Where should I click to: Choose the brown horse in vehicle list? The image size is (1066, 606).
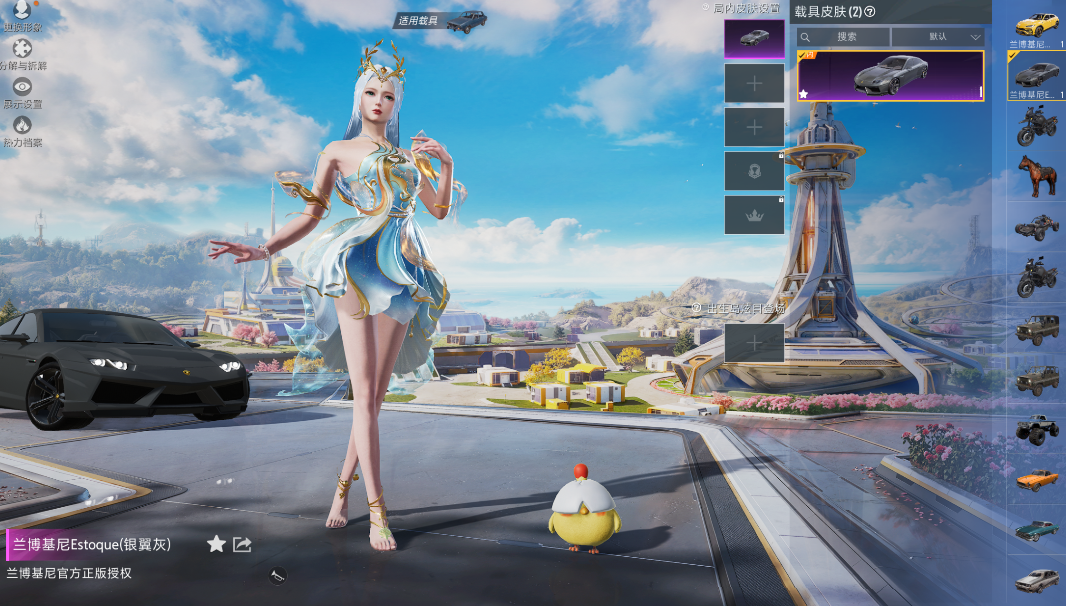pyautogui.click(x=1037, y=177)
